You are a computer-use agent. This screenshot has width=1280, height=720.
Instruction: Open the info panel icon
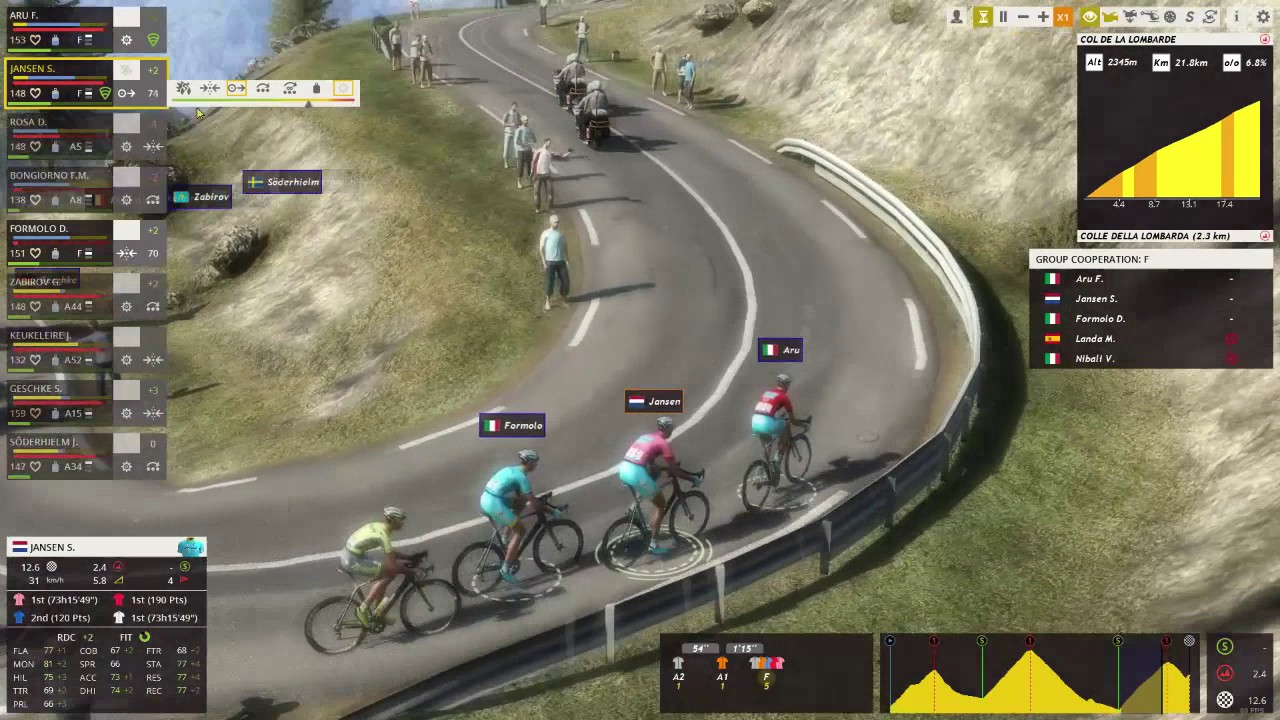click(1237, 17)
